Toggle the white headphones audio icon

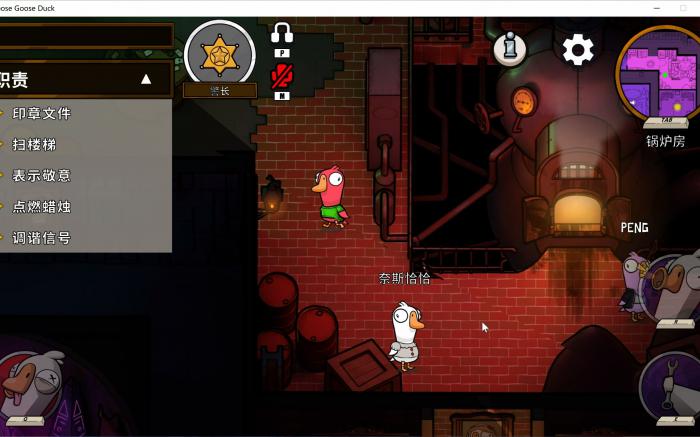(282, 34)
